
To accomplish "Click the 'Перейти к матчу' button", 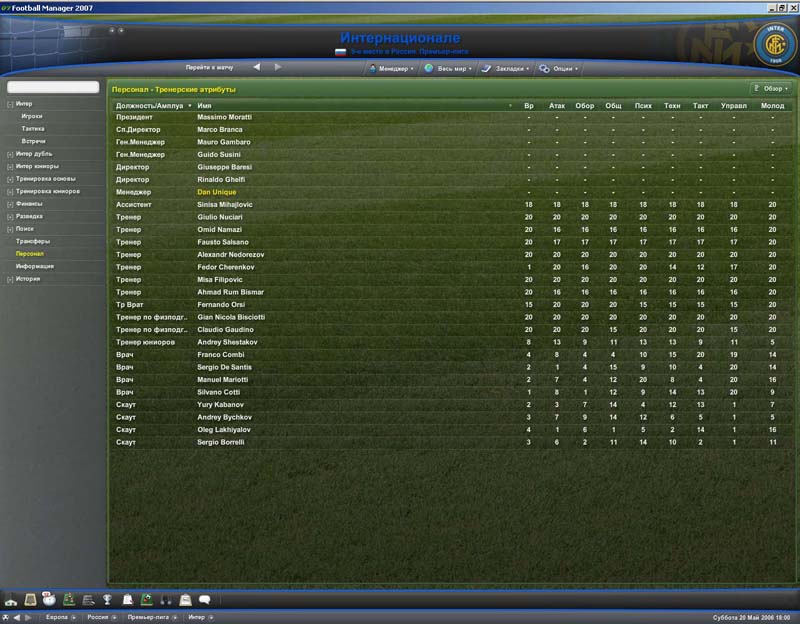I will coord(209,68).
